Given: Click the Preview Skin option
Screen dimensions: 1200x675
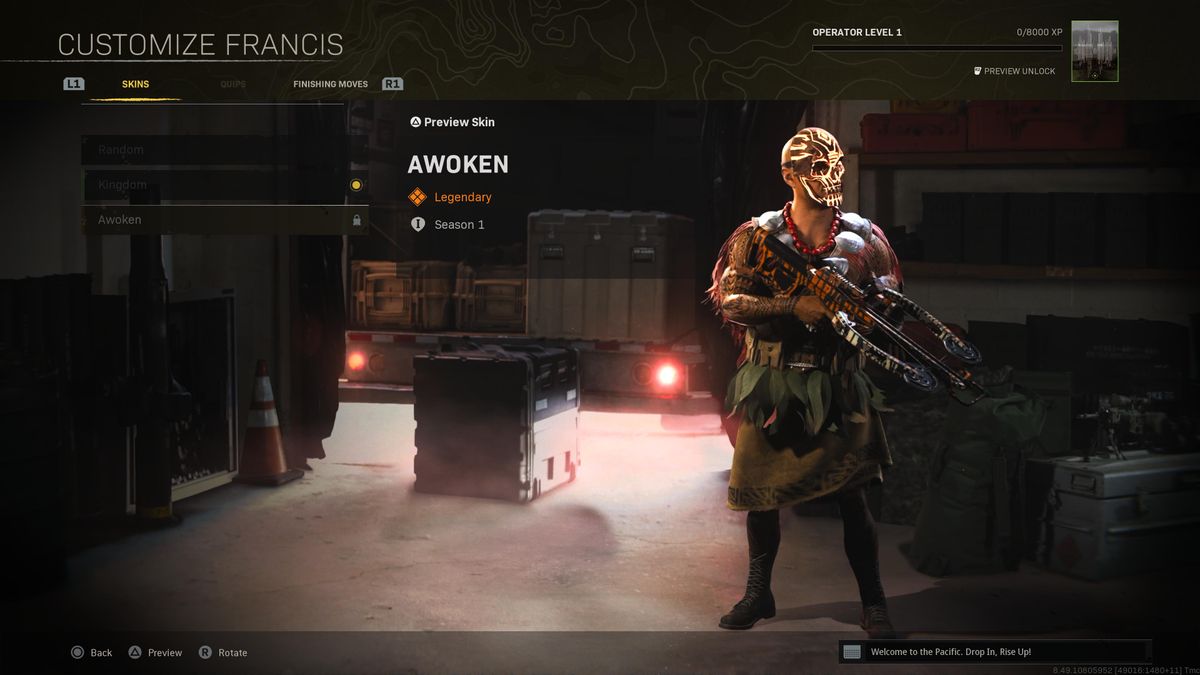Looking at the screenshot, I should click(x=452, y=122).
